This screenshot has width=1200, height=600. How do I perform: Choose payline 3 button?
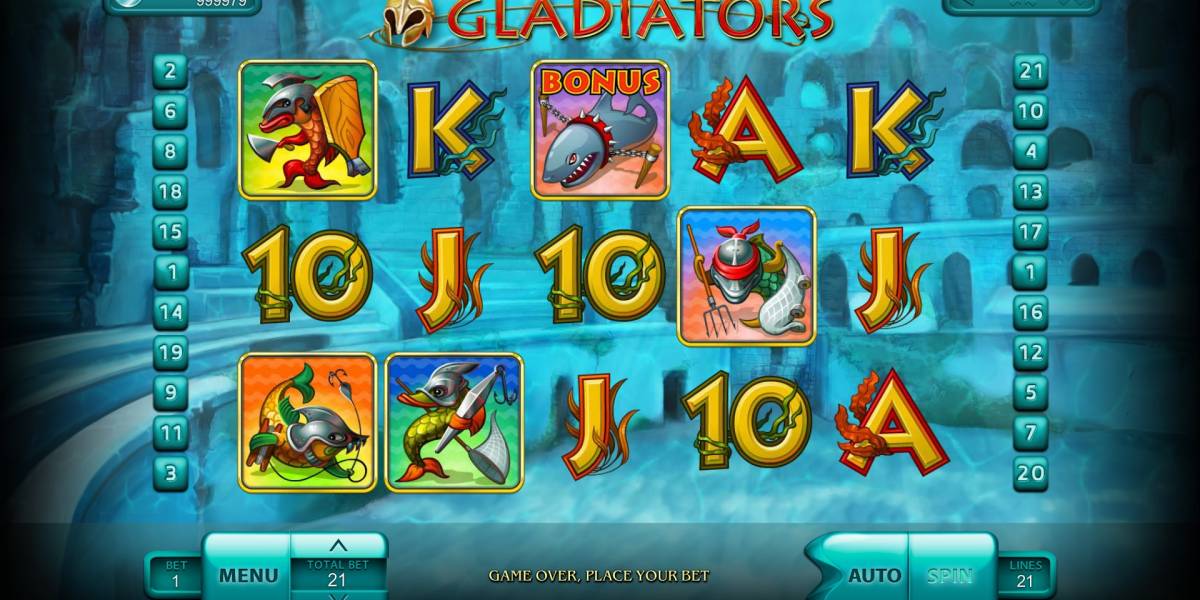pos(171,473)
